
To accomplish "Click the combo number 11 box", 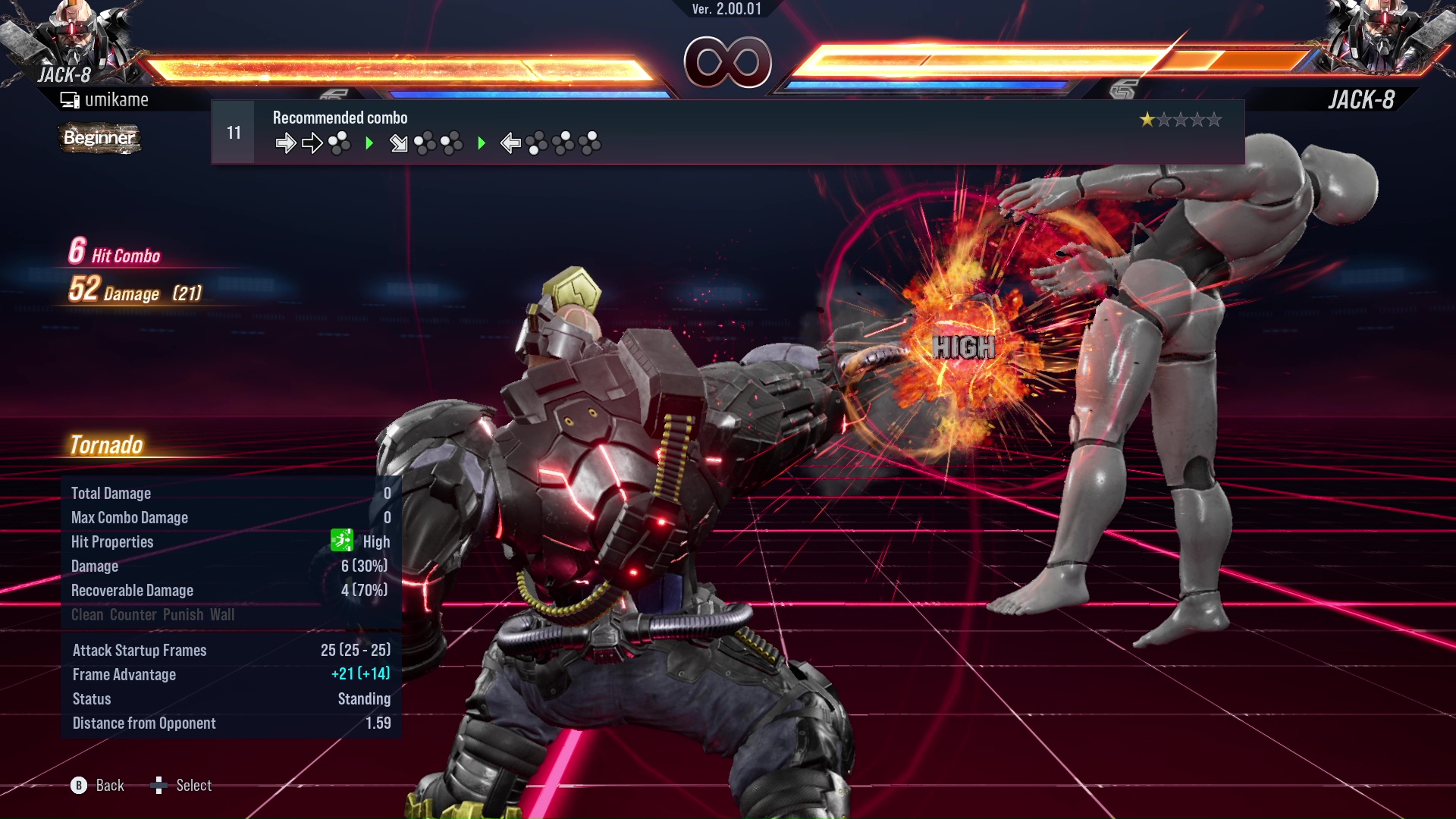I will click(x=234, y=133).
